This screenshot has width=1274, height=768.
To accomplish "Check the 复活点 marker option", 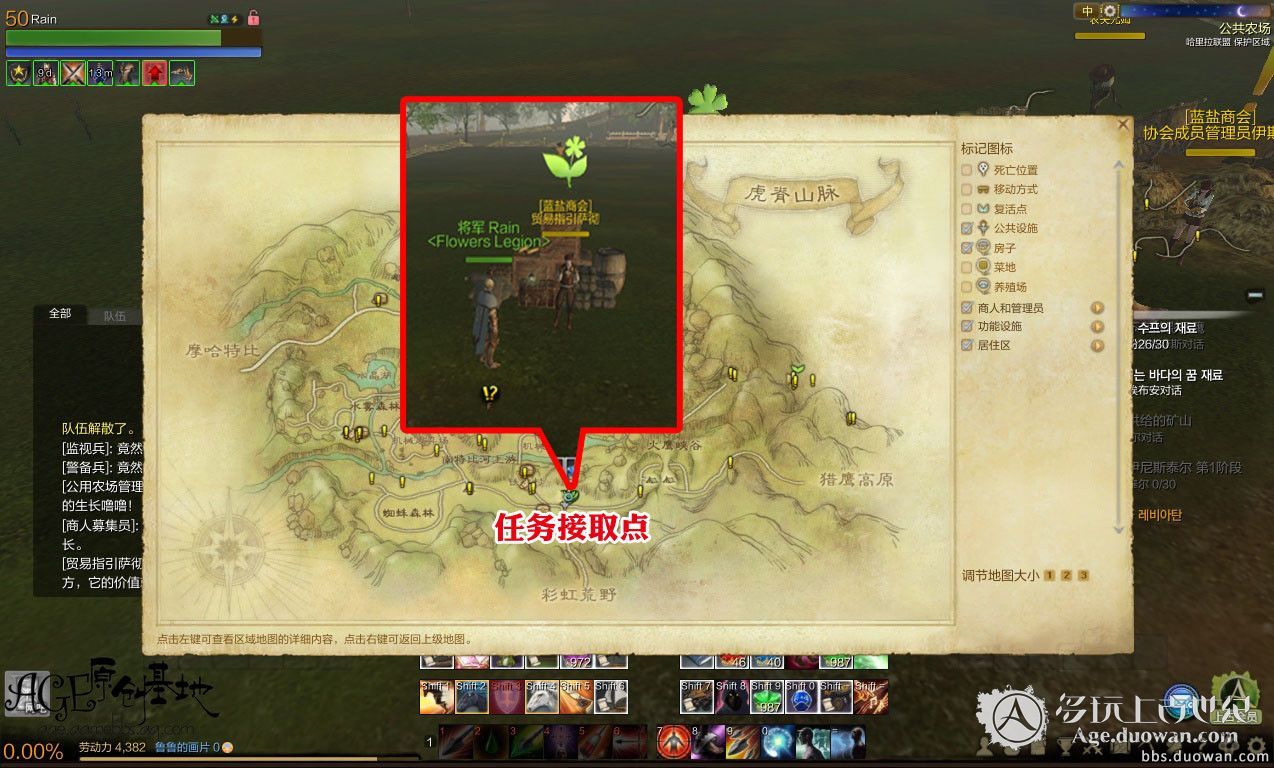I will click(967, 209).
